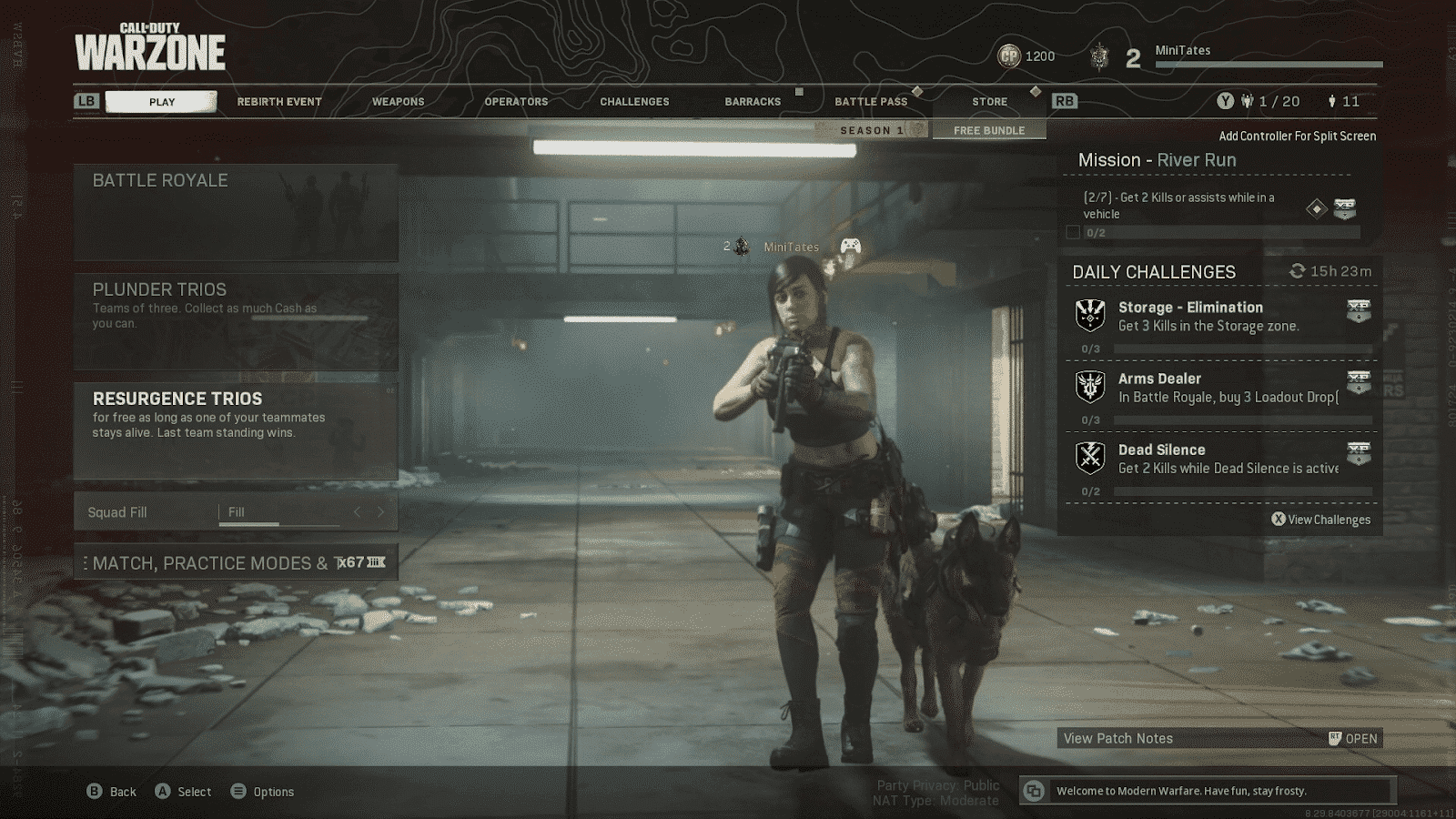Click the refresh icon beside the 15h 23m timer
The height and width of the screenshot is (819, 1456).
point(1297,269)
